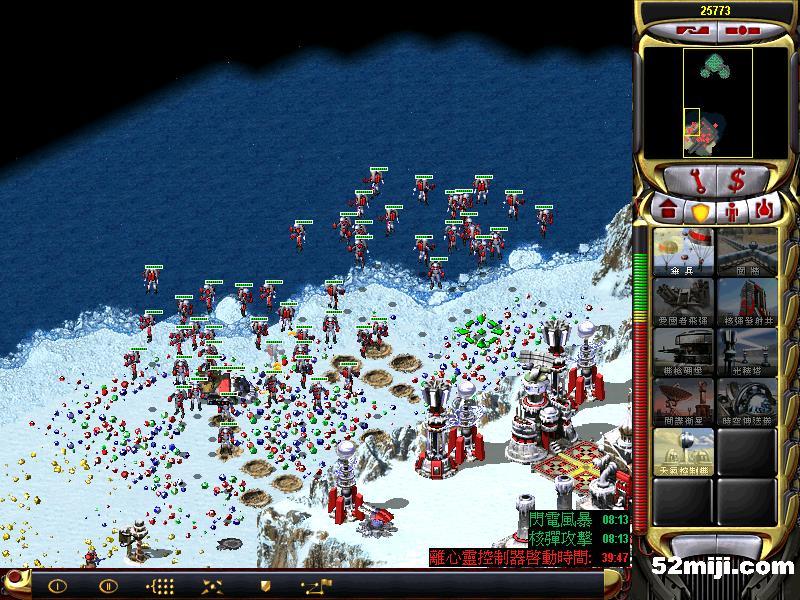This screenshot has height=600, width=800.
Task: Open the vehicles build tab
Action: point(765,211)
